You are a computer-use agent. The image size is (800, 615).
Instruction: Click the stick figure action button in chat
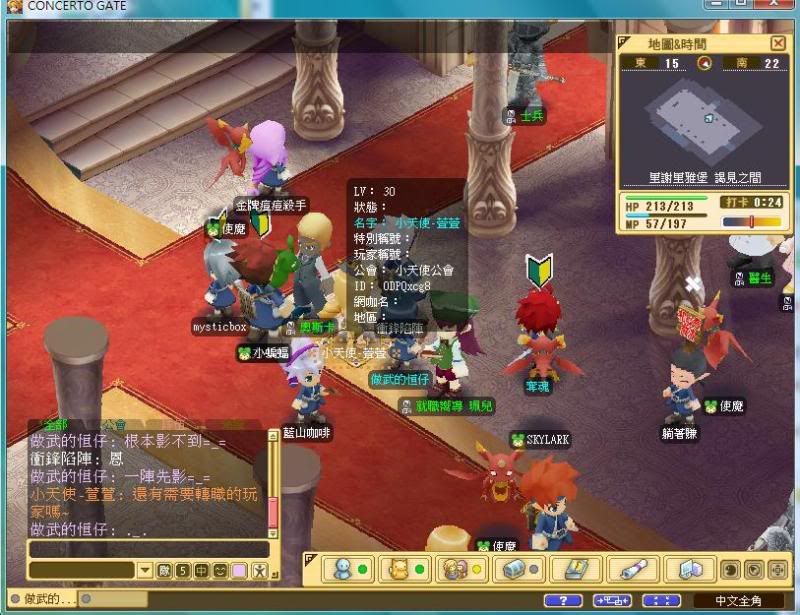259,571
